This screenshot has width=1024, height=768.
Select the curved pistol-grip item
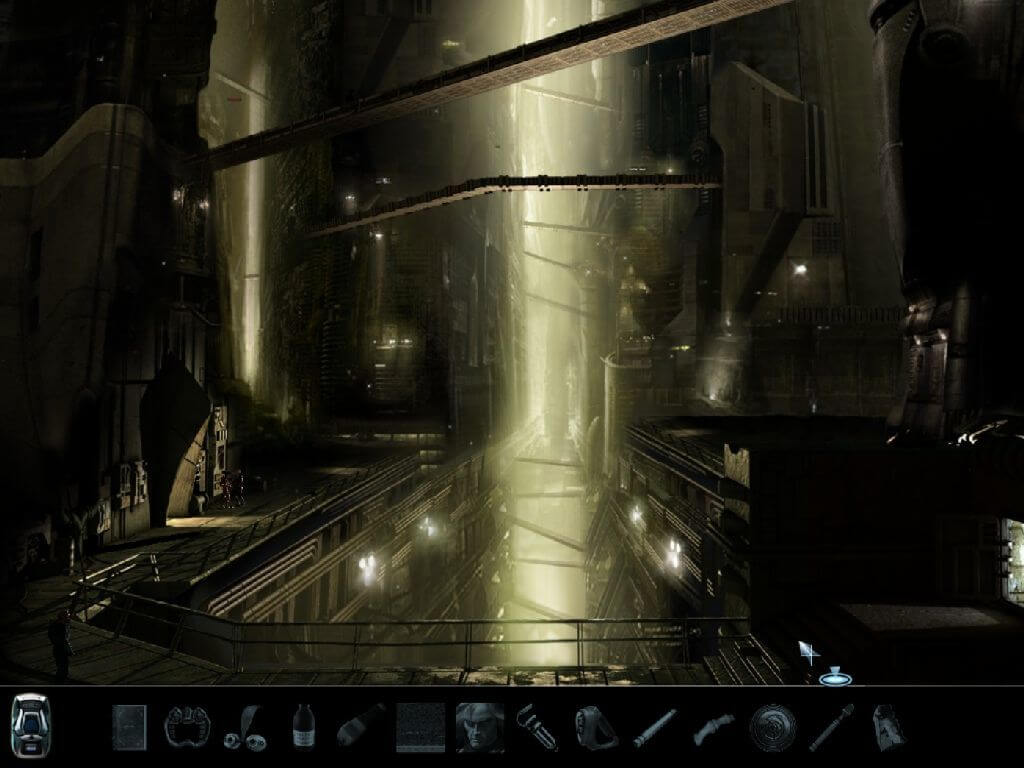(x=712, y=728)
